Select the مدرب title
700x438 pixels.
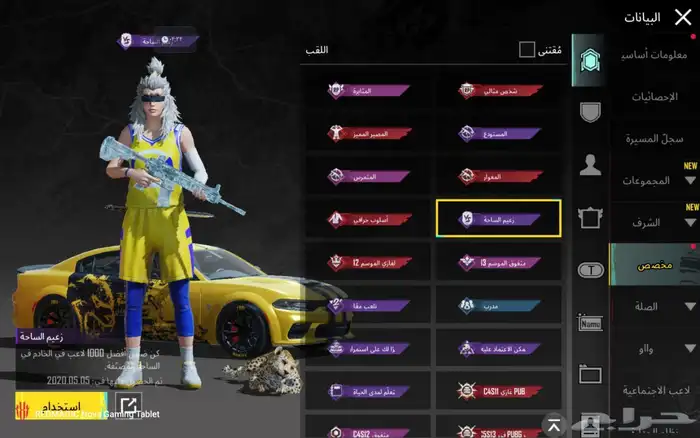click(498, 304)
